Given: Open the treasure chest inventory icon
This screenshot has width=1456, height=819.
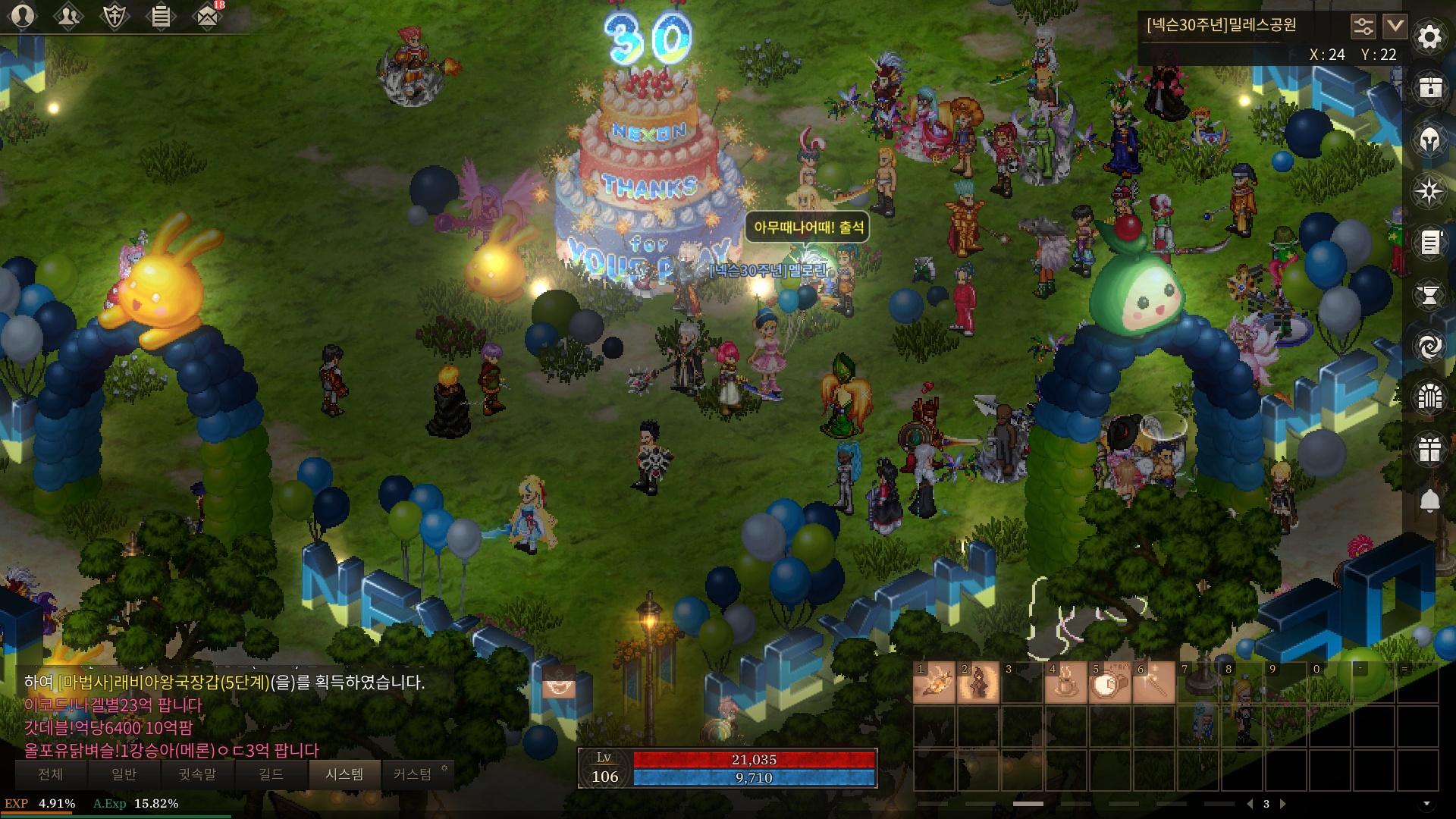Looking at the screenshot, I should [1429, 88].
